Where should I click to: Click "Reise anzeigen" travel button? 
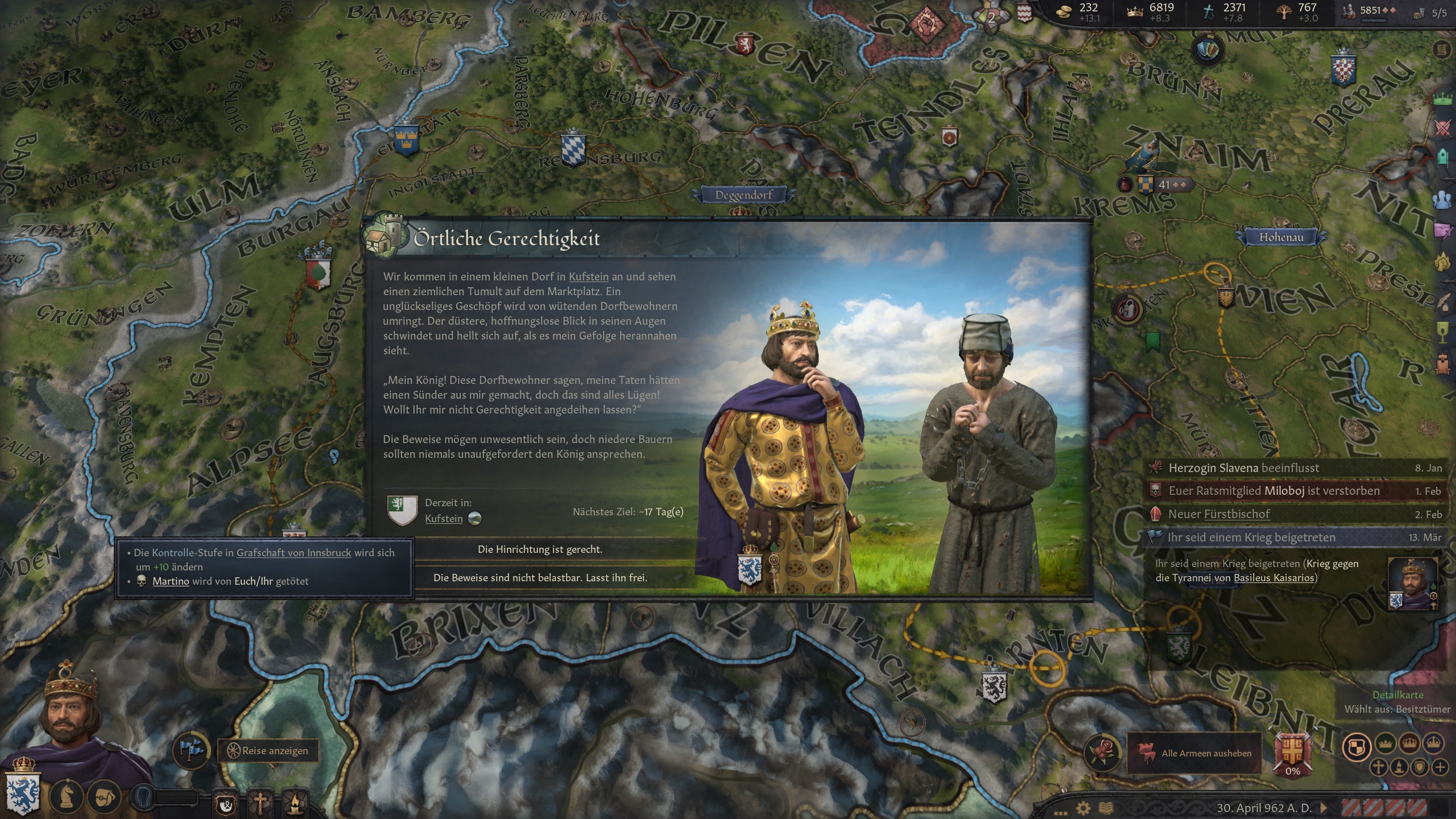pyautogui.click(x=268, y=751)
